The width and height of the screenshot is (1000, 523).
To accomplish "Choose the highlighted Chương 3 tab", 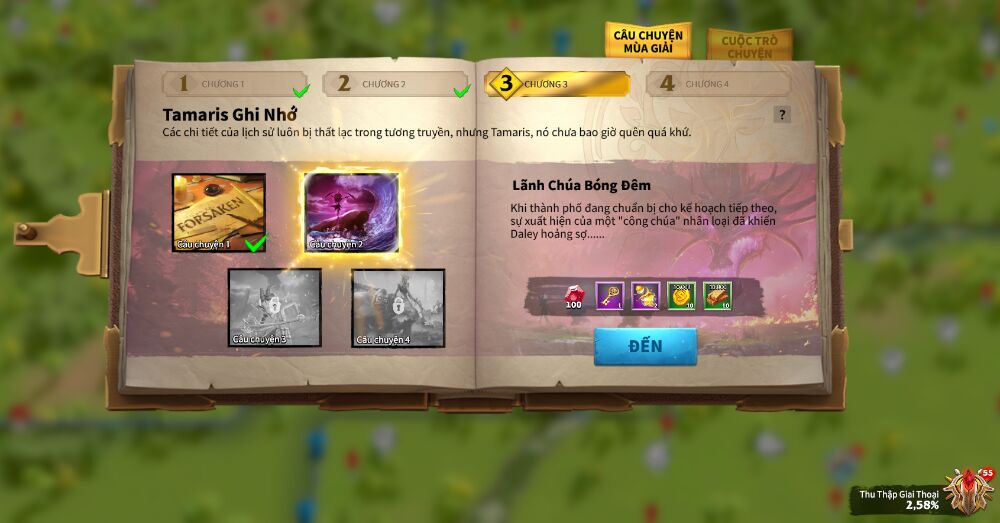I will [557, 84].
